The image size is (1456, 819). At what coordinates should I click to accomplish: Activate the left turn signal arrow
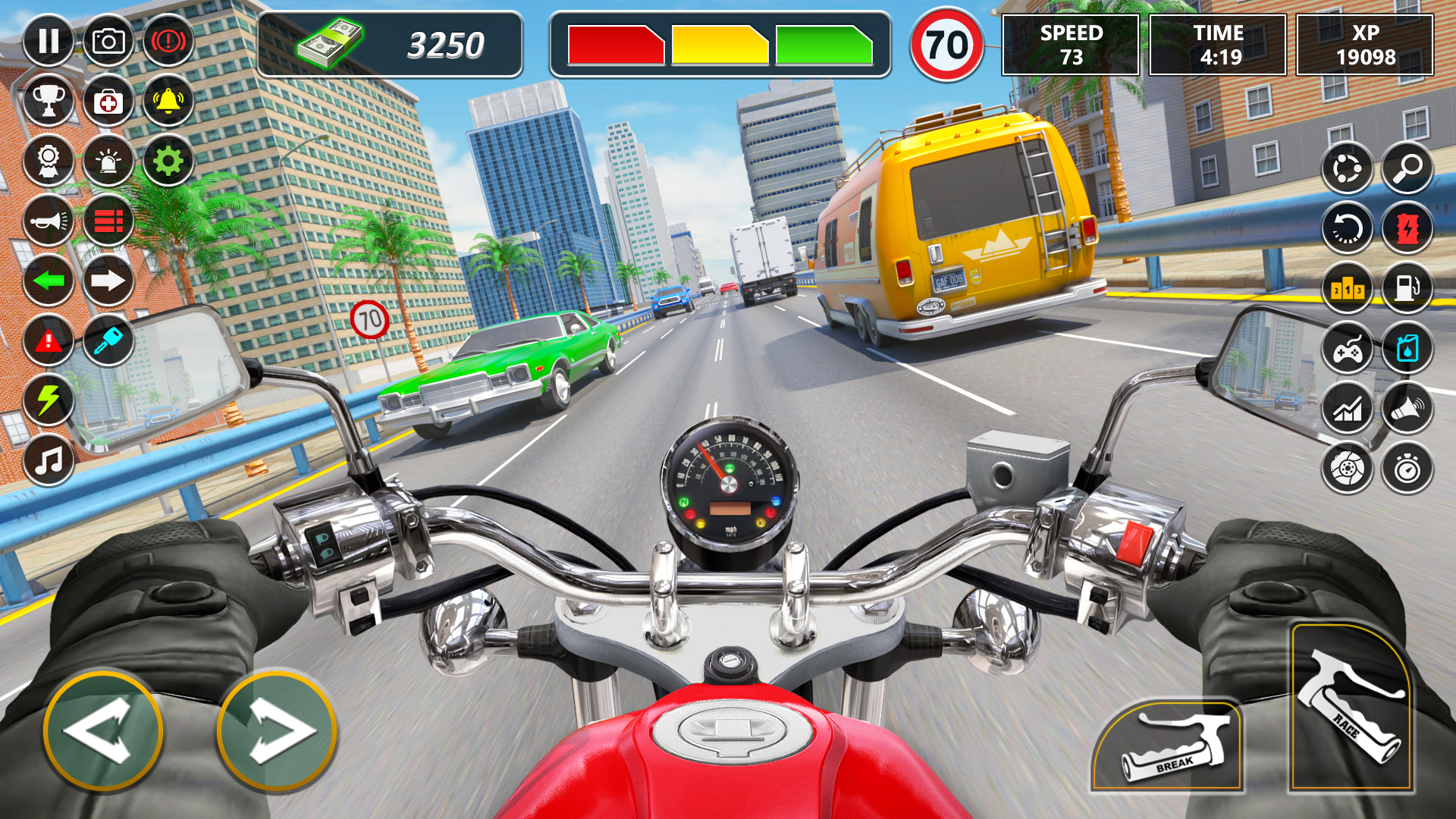point(49,281)
